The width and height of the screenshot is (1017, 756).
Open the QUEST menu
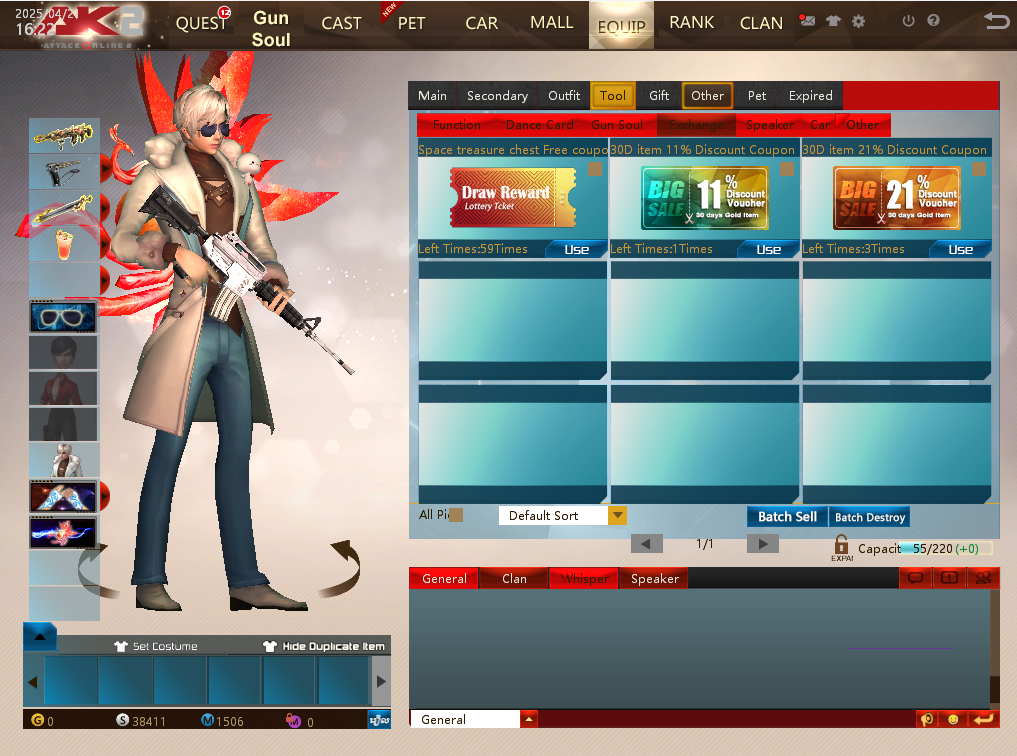(201, 23)
